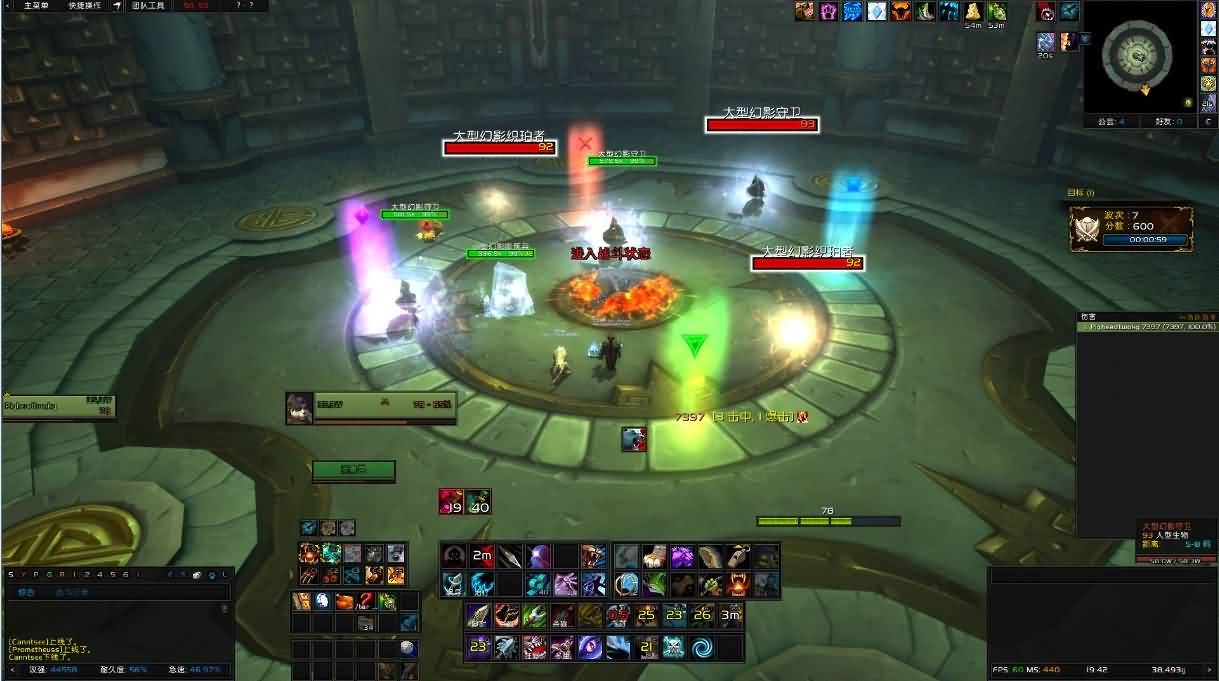1219x681 pixels.
Task: Open the 快捷操作 quick actions menu
Action: coord(84,5)
